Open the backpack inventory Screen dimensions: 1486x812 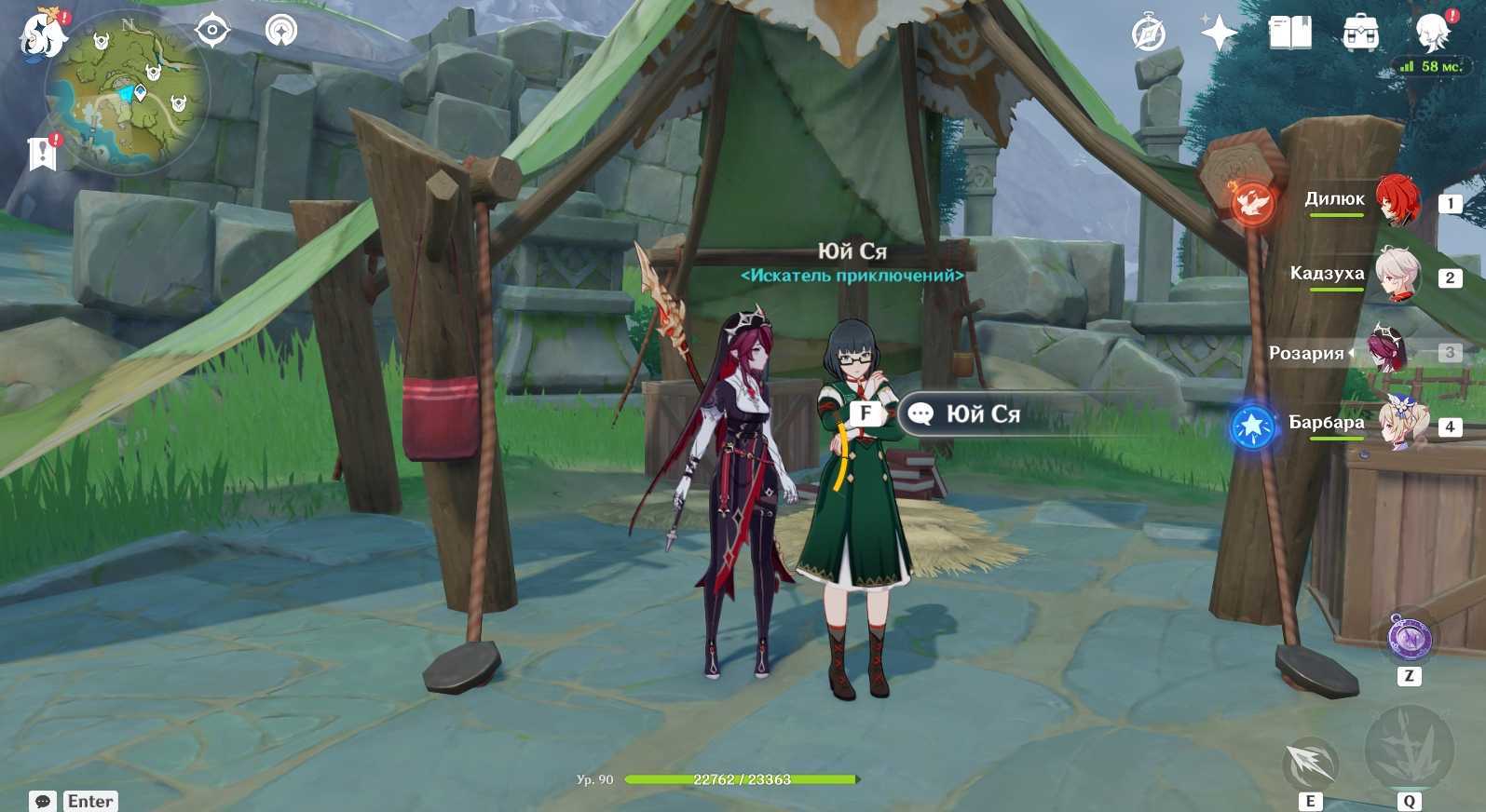[x=1360, y=34]
